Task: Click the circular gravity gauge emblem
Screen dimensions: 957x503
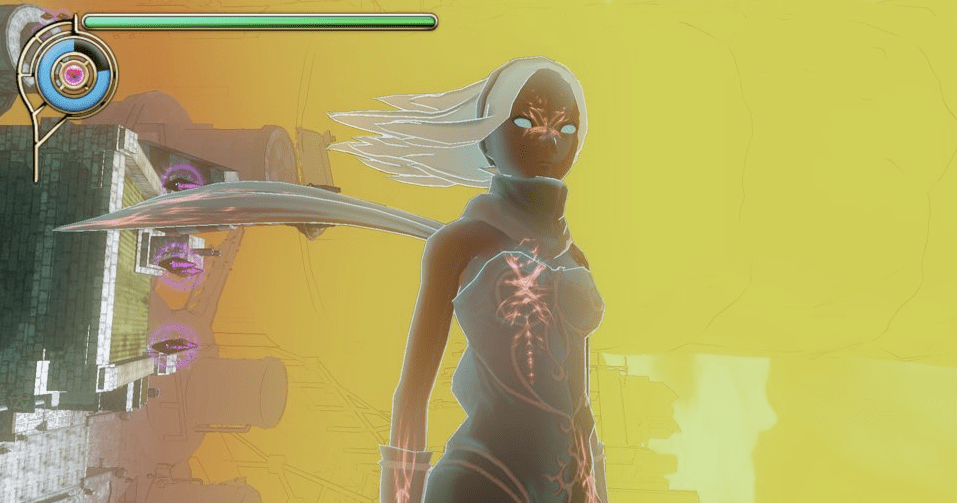Action: (x=72, y=72)
